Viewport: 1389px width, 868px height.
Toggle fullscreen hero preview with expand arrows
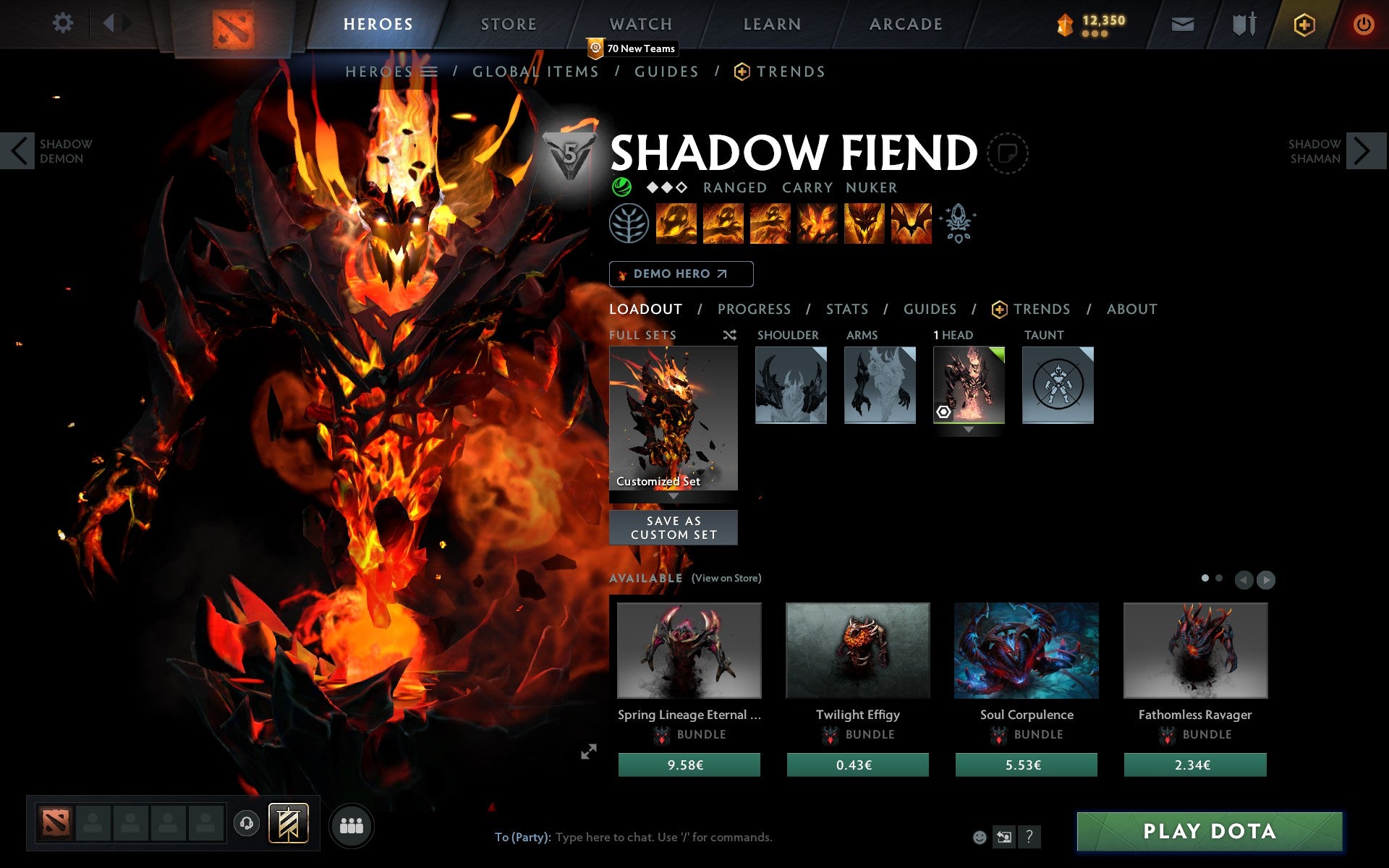[x=590, y=752]
